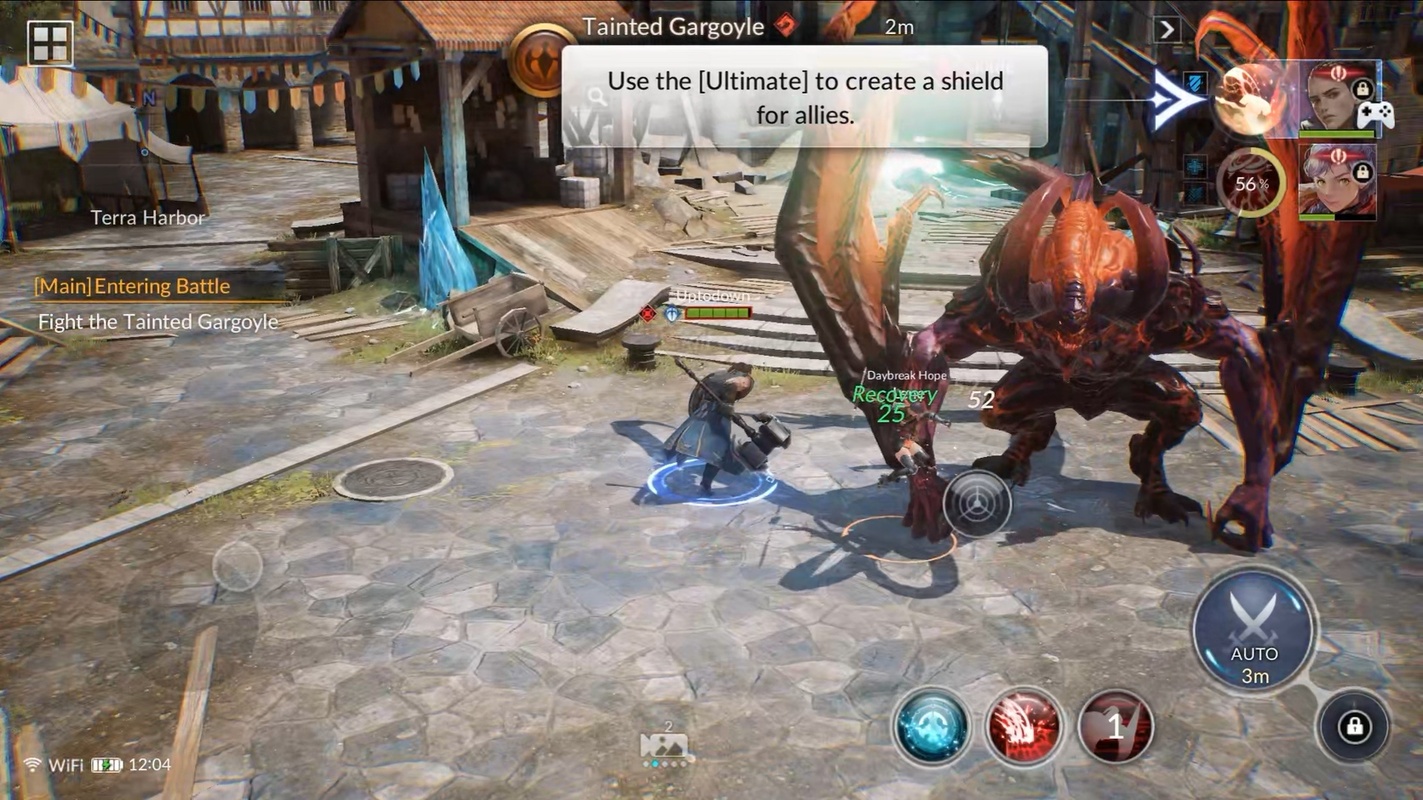Tap the 56% ultimate gauge

(x=1251, y=182)
